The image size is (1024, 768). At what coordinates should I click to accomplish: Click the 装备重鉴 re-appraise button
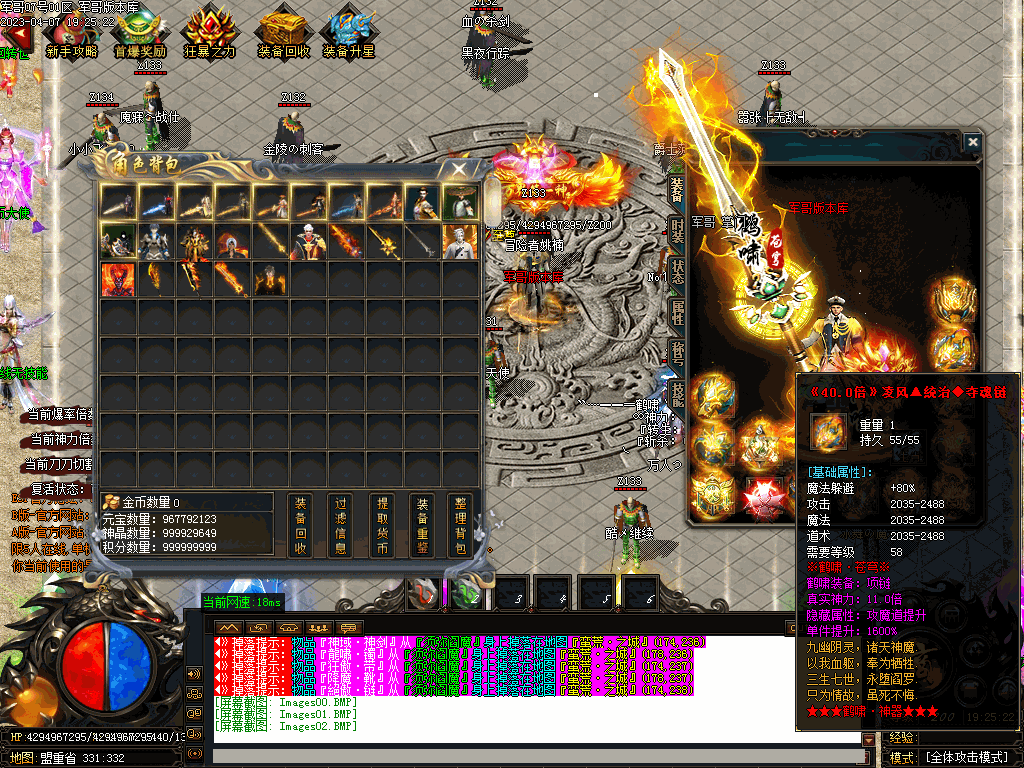pos(422,525)
